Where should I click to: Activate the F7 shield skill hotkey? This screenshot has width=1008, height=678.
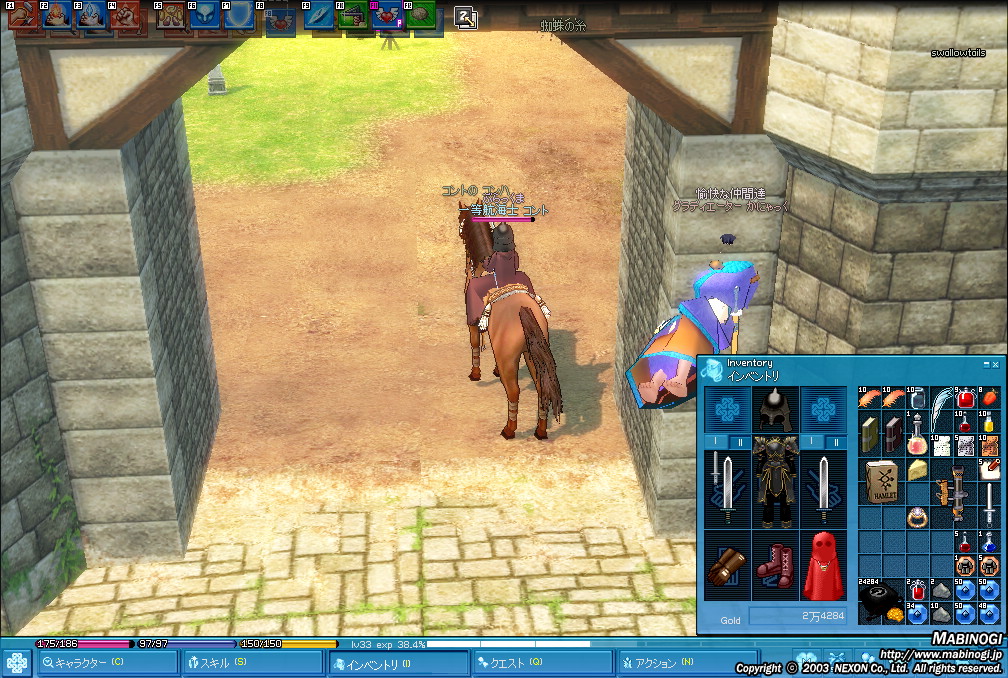click(x=239, y=16)
